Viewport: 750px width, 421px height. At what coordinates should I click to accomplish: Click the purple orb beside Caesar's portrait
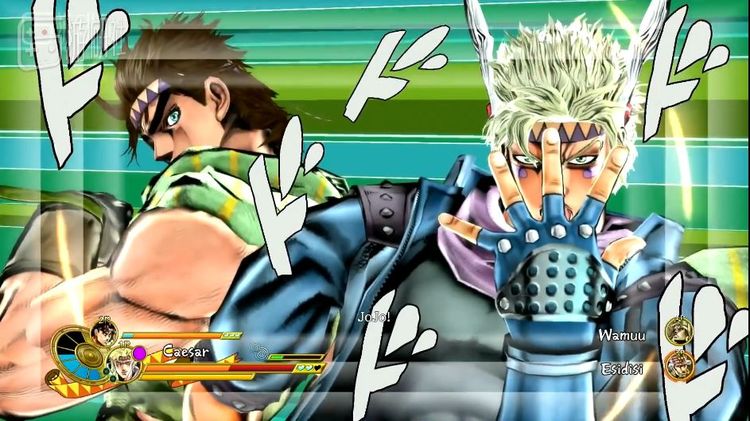coord(140,352)
